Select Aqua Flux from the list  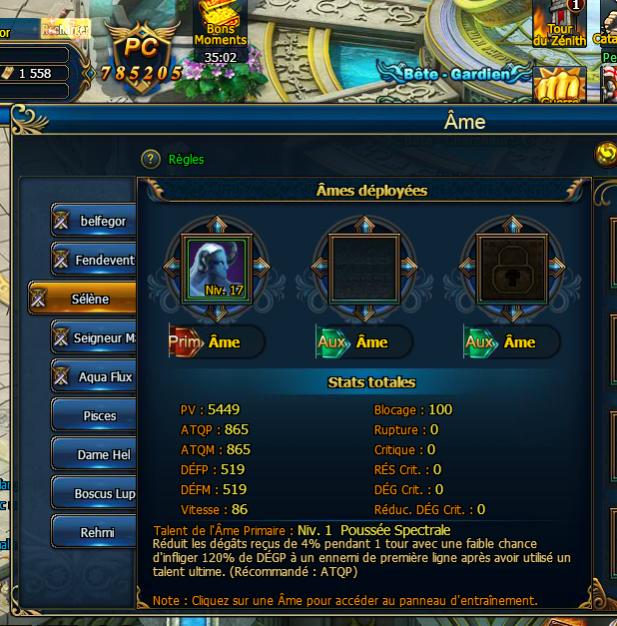93,377
